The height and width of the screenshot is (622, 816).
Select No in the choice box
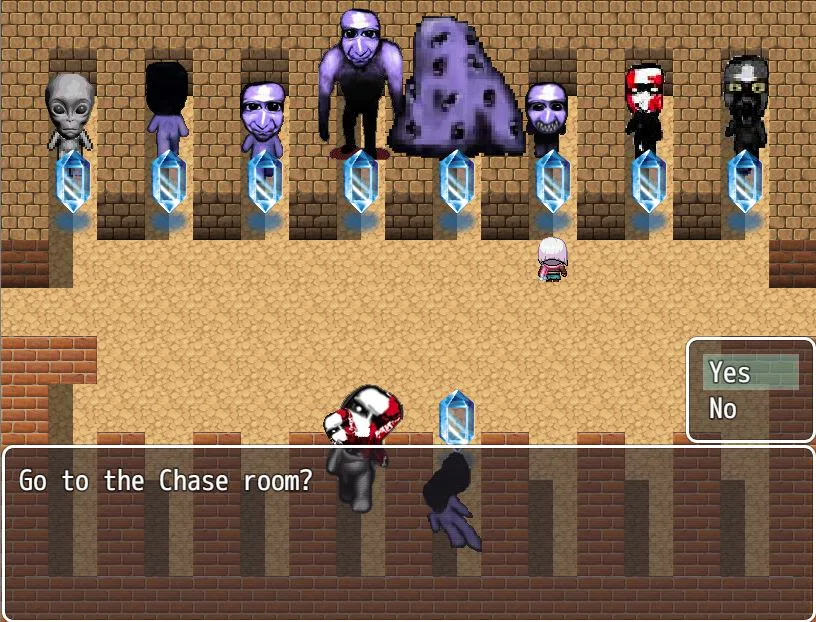point(723,409)
